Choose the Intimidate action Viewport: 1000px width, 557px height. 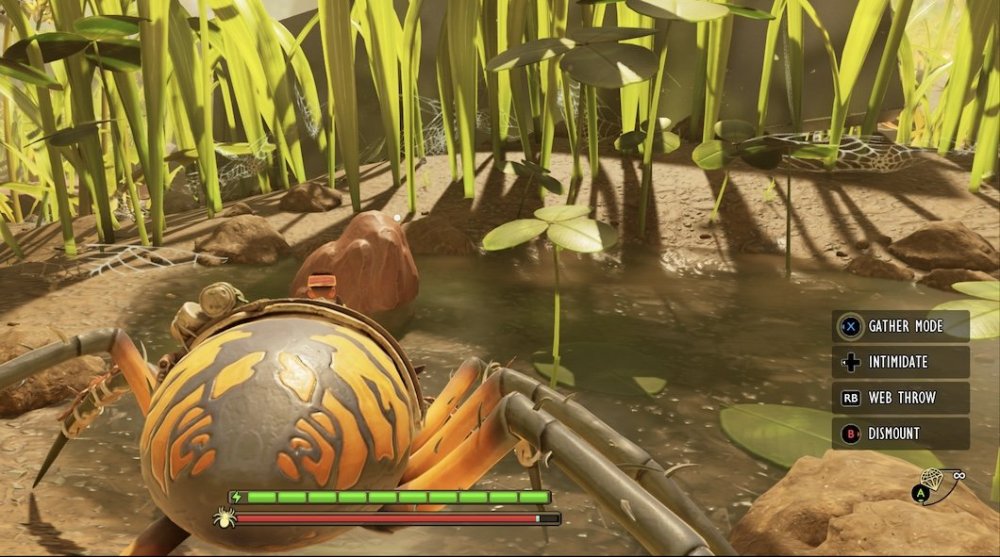pos(900,362)
